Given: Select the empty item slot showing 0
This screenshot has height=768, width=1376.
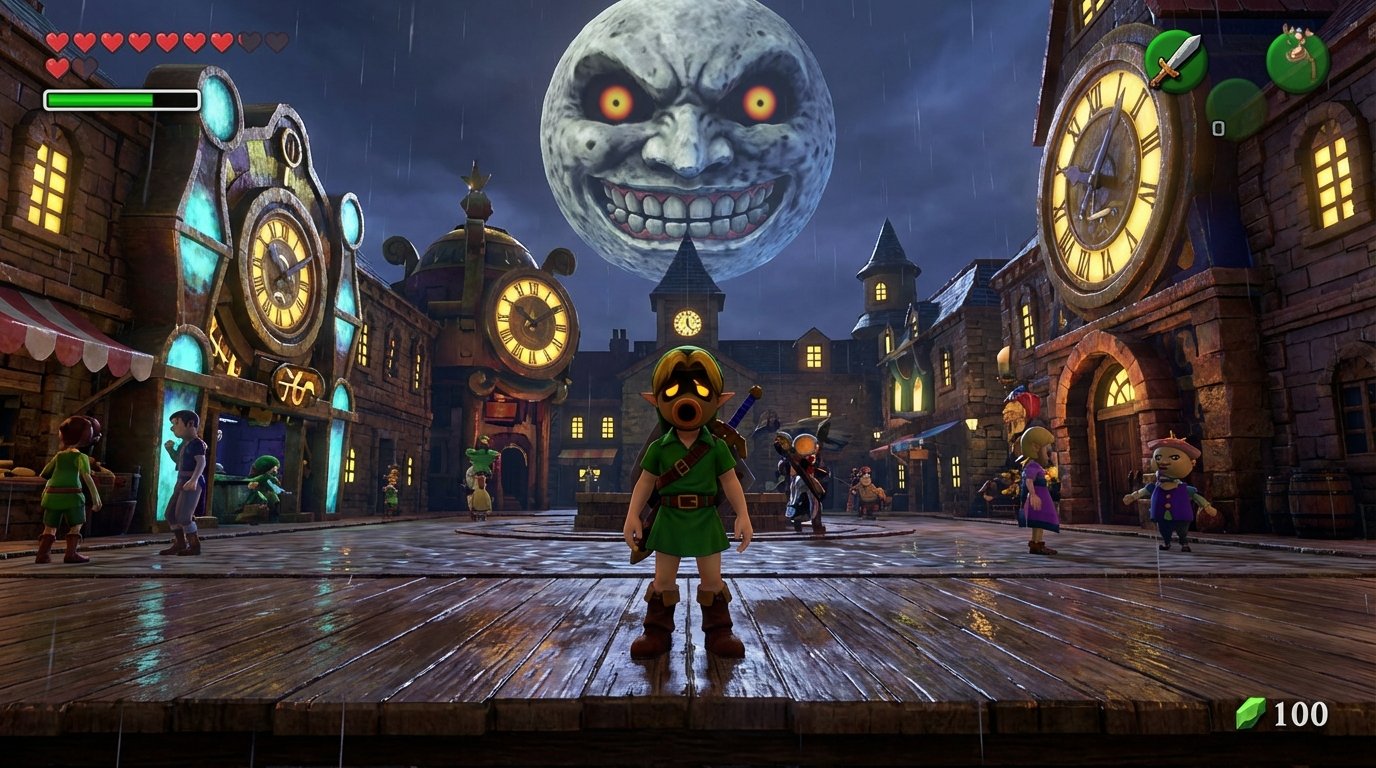Looking at the screenshot, I should coord(1235,104).
